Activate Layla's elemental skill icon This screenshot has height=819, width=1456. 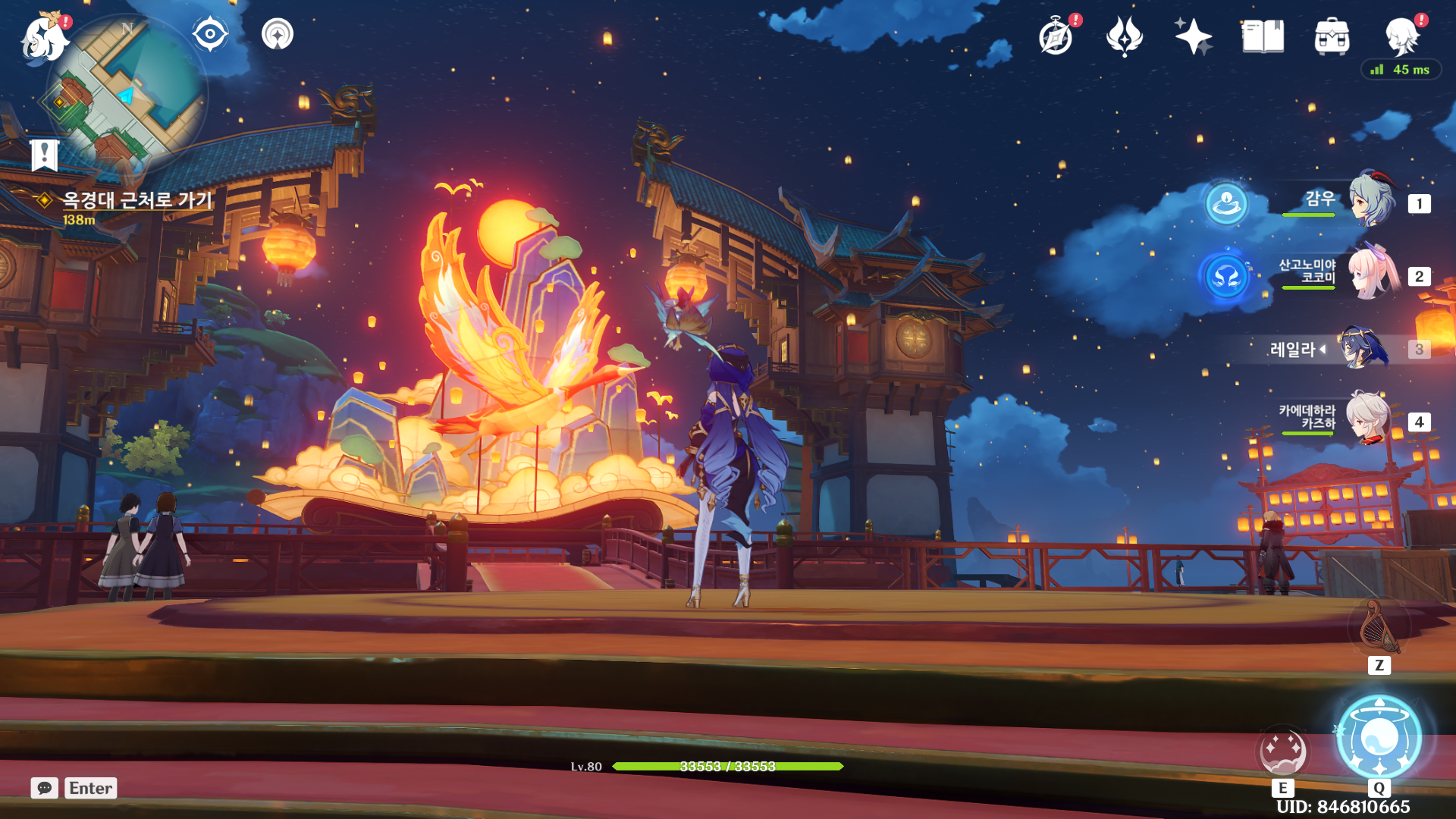(1282, 752)
